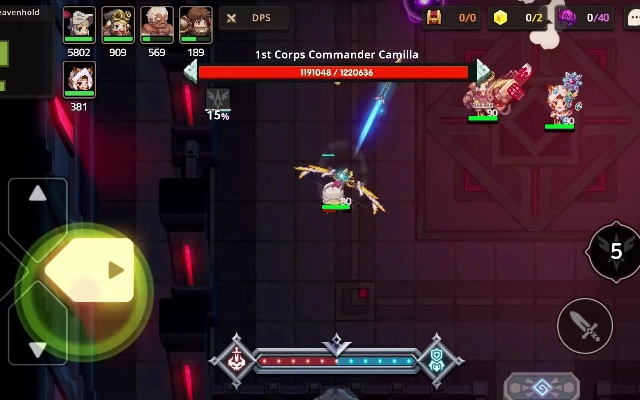Tap the 15% boss debuff icon
Screen dimensions: 640x400
pos(218,100)
